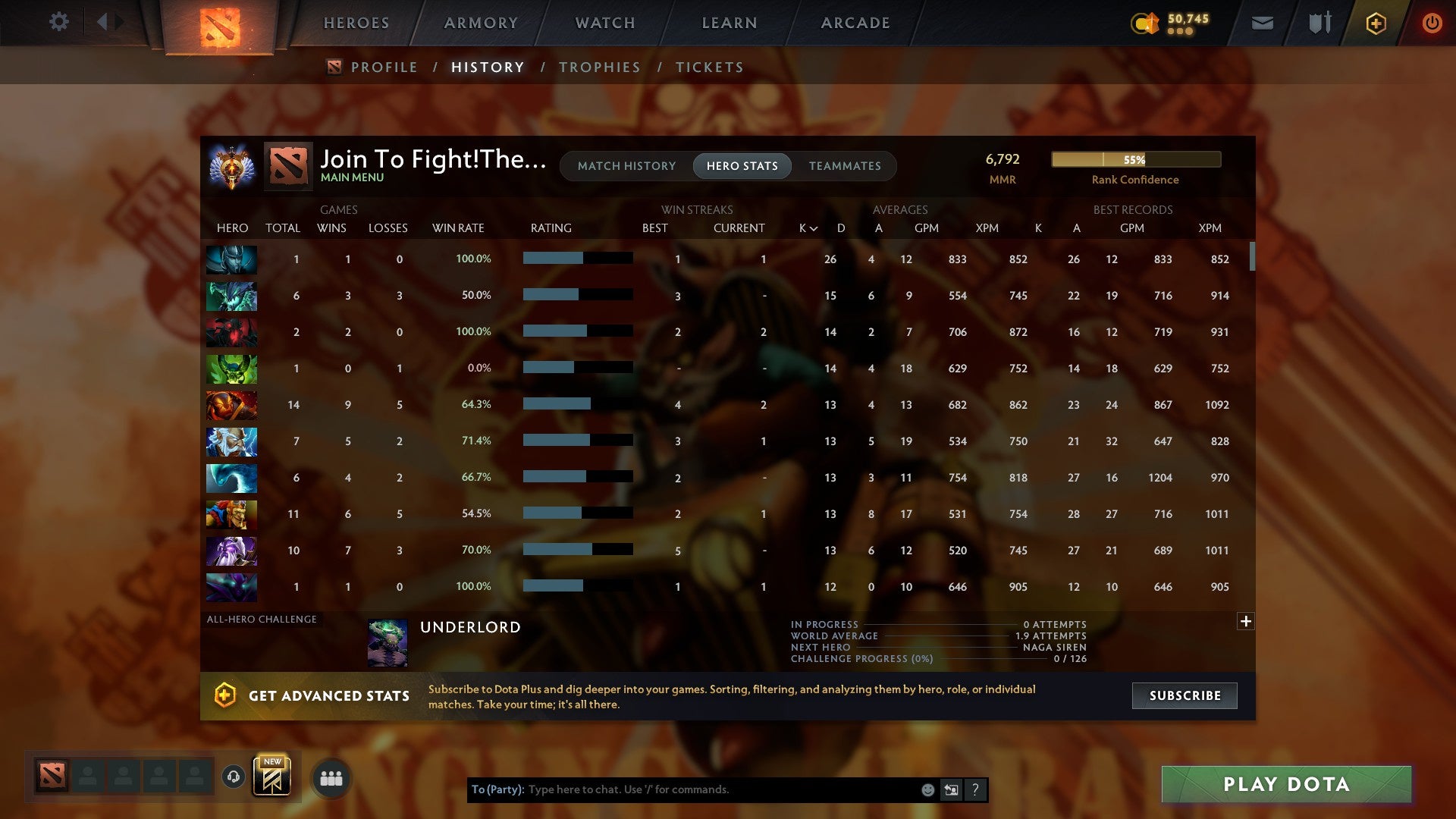The width and height of the screenshot is (1456, 819).
Task: Open the TROPHIES section
Action: pyautogui.click(x=599, y=67)
